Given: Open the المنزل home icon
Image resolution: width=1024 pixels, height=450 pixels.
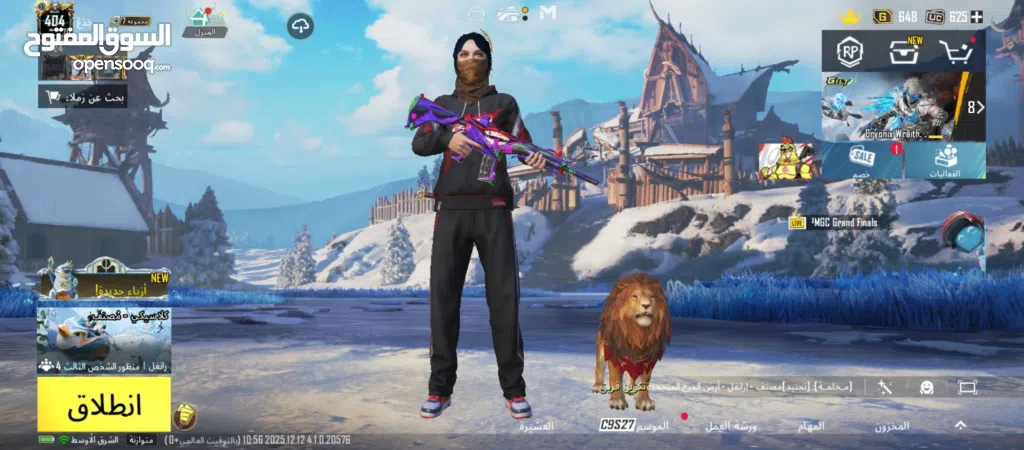Looking at the screenshot, I should pyautogui.click(x=204, y=22).
